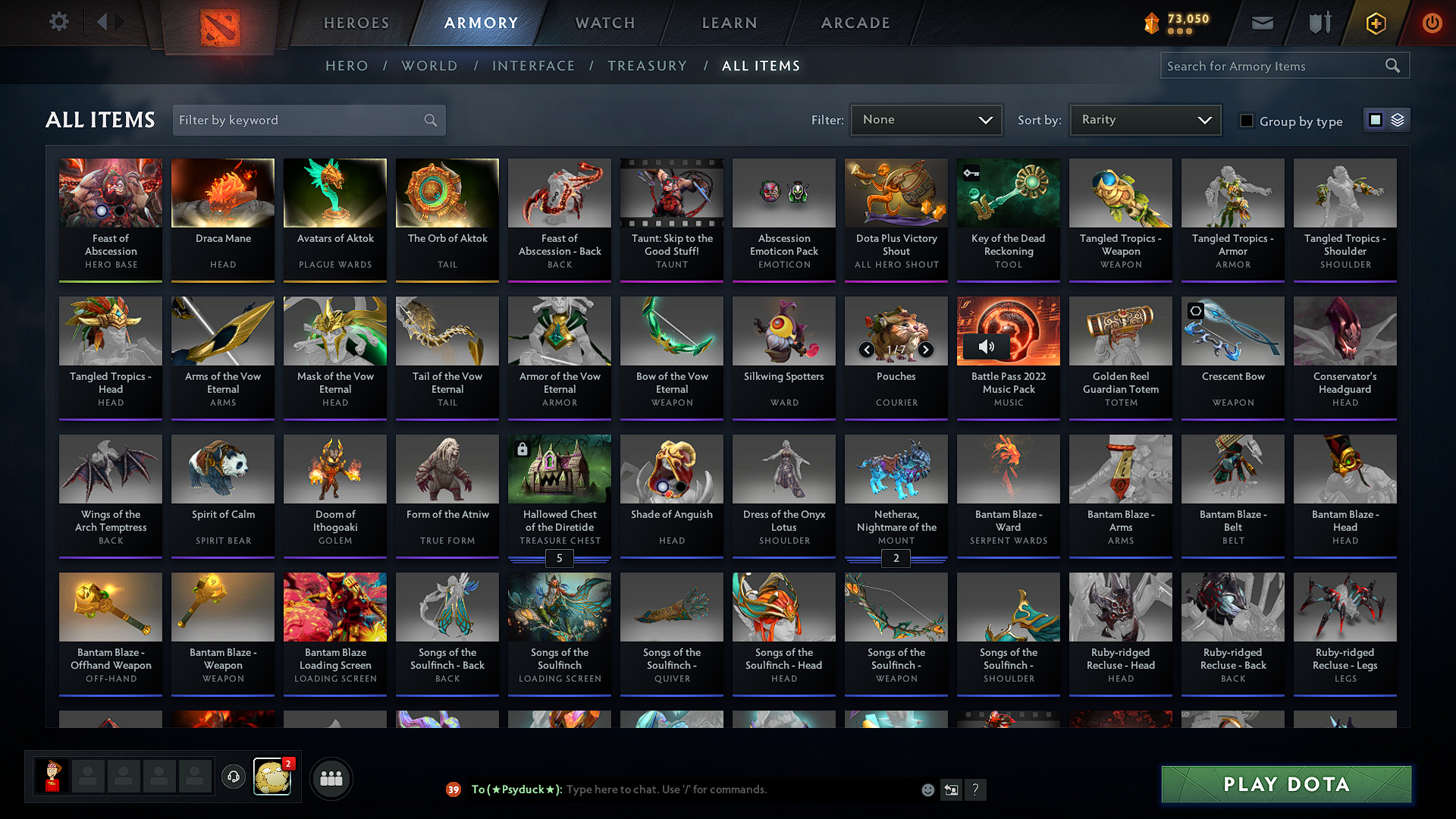The height and width of the screenshot is (819, 1456).
Task: Mute the Battle Pass 2022 Music Pack preview
Action: pyautogui.click(x=987, y=347)
